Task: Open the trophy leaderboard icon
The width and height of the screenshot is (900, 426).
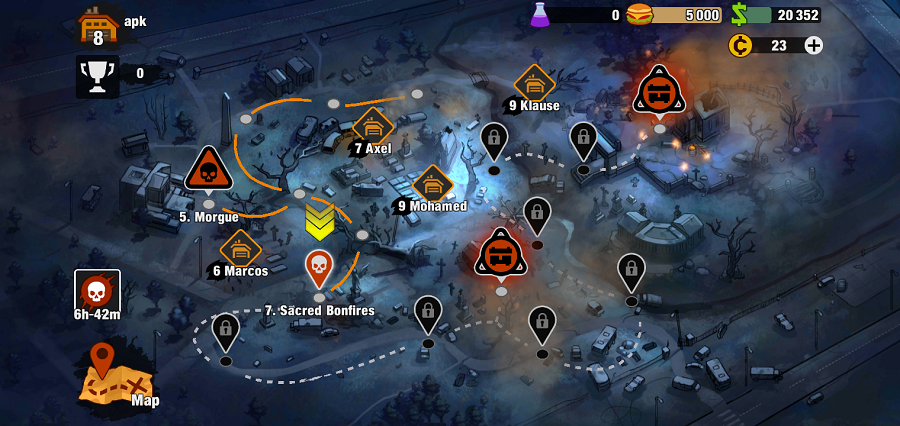Action: (x=98, y=75)
